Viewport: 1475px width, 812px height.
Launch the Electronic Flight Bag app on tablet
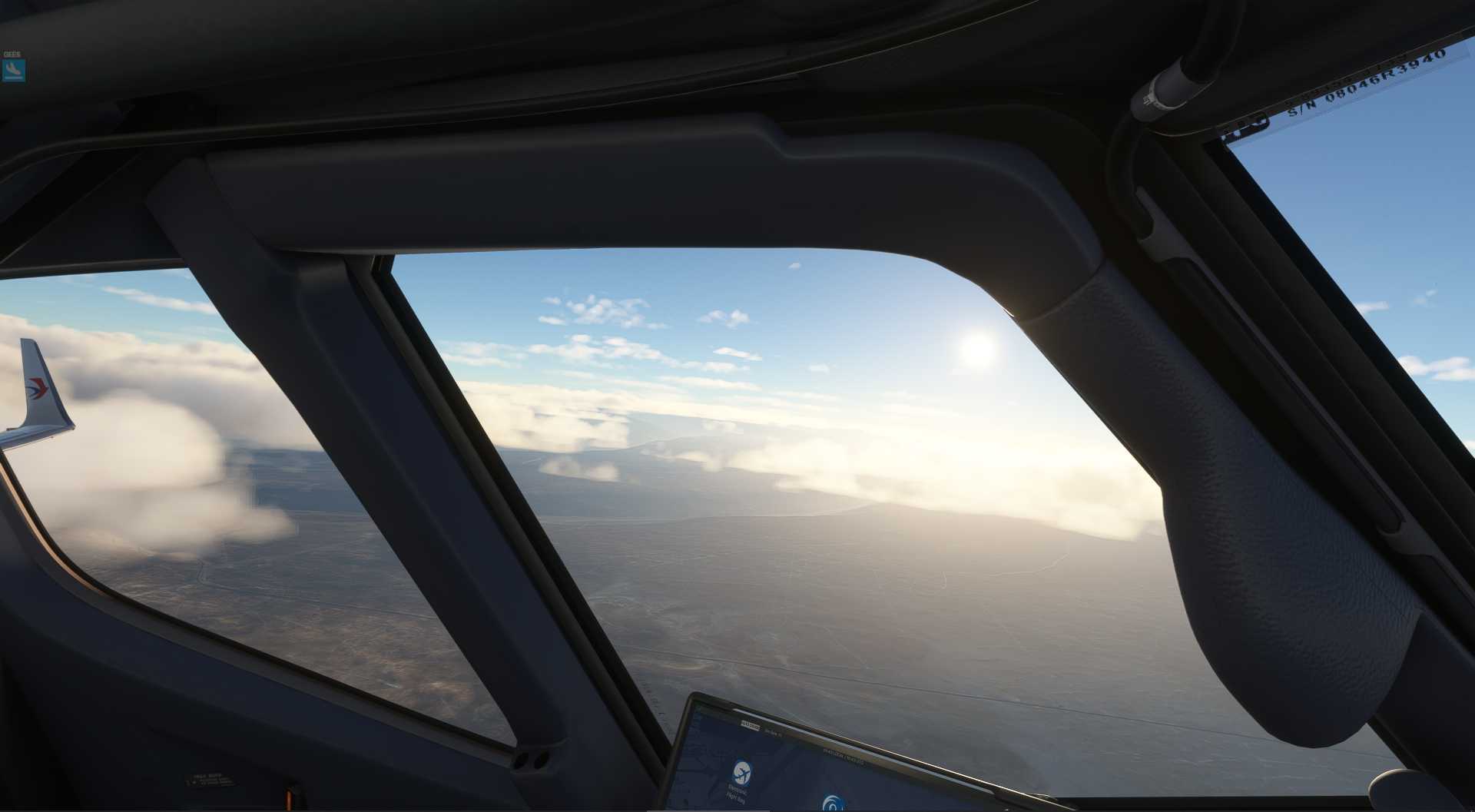[x=741, y=772]
